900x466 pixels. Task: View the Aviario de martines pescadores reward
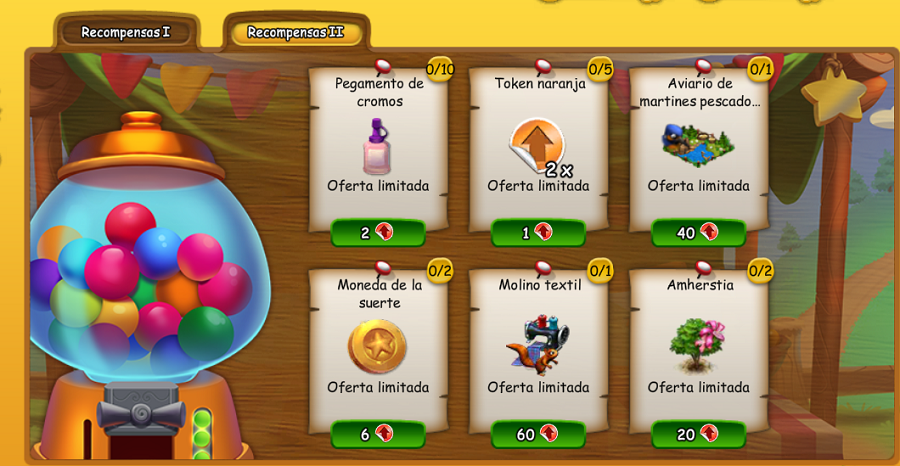[698, 145]
